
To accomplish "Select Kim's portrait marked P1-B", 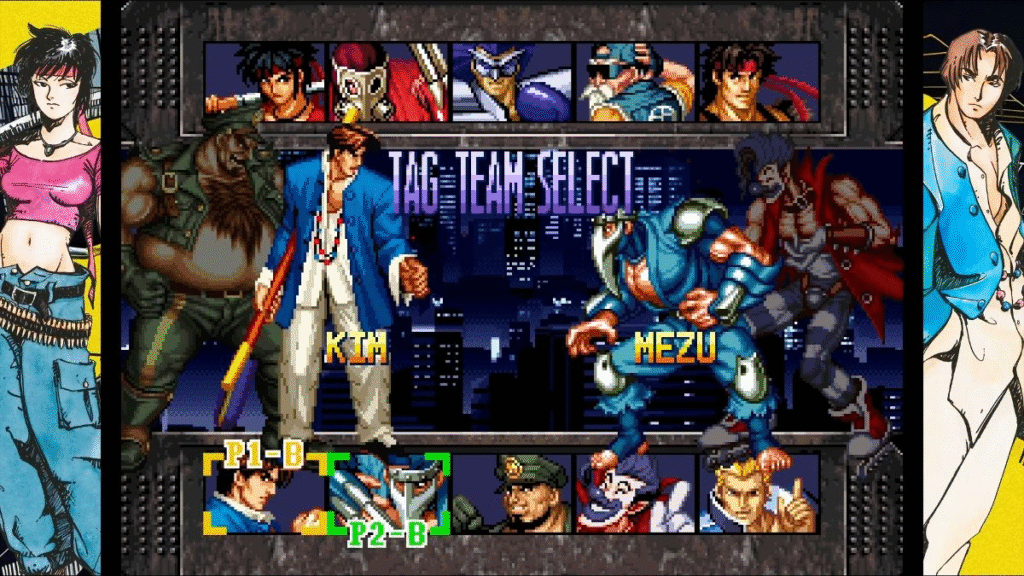I will pos(265,493).
